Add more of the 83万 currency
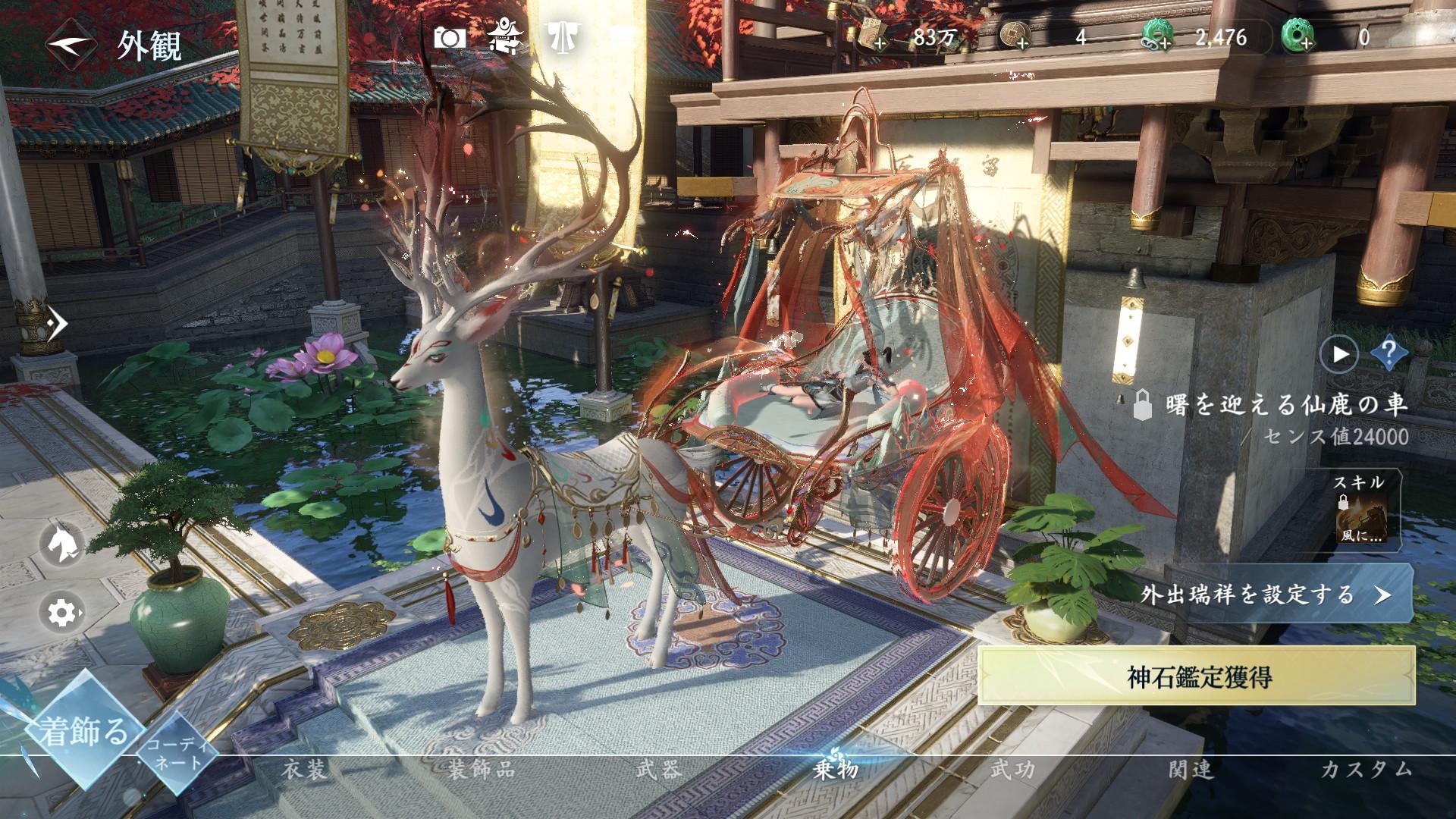 880,43
